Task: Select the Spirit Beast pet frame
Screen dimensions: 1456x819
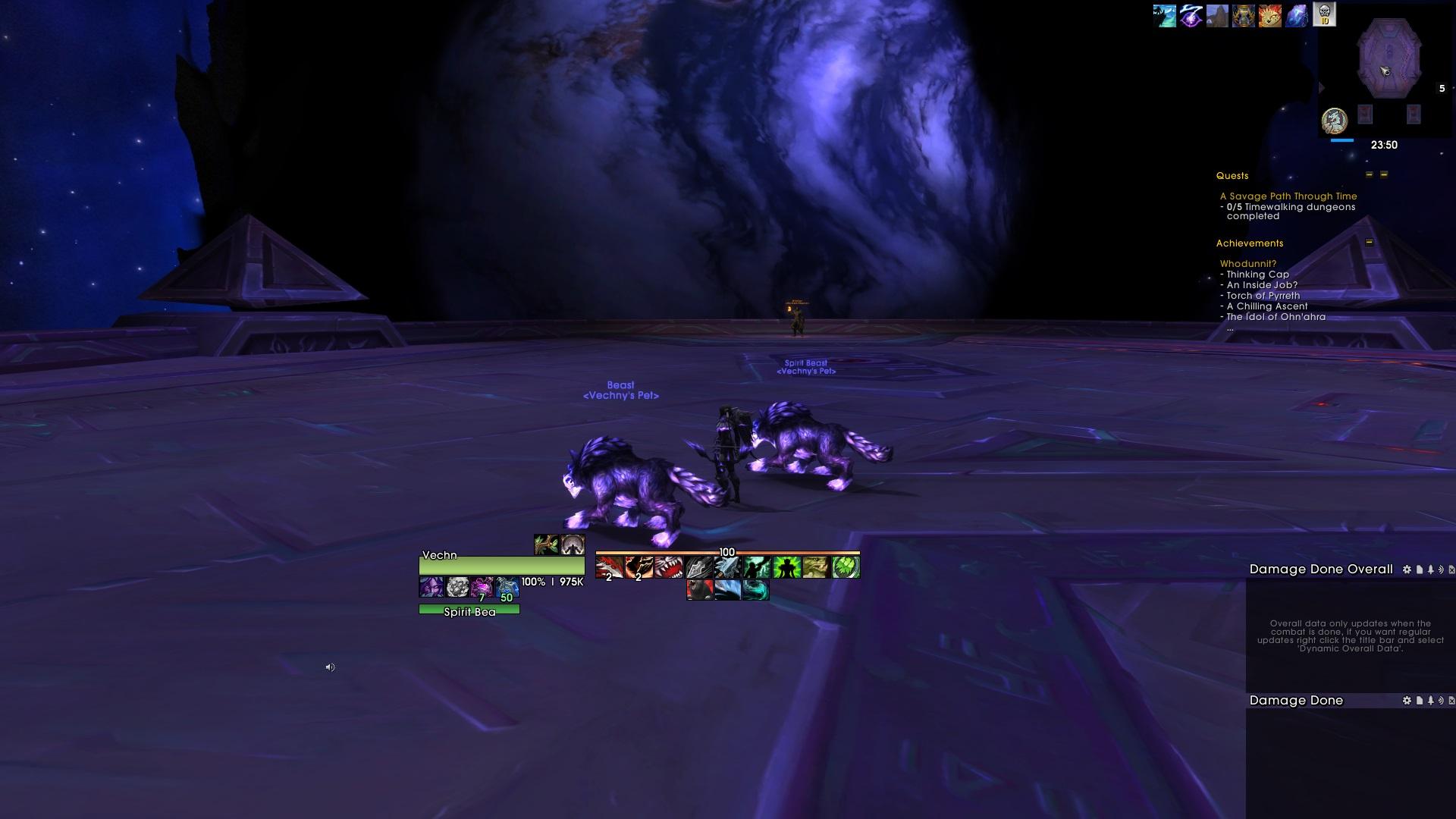Action: point(469,610)
